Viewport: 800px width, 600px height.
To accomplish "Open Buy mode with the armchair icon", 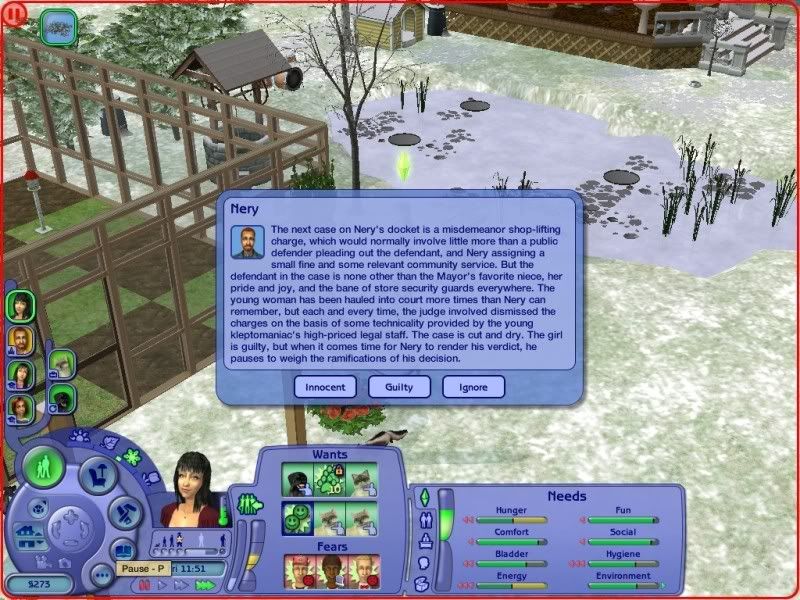I will click(96, 478).
